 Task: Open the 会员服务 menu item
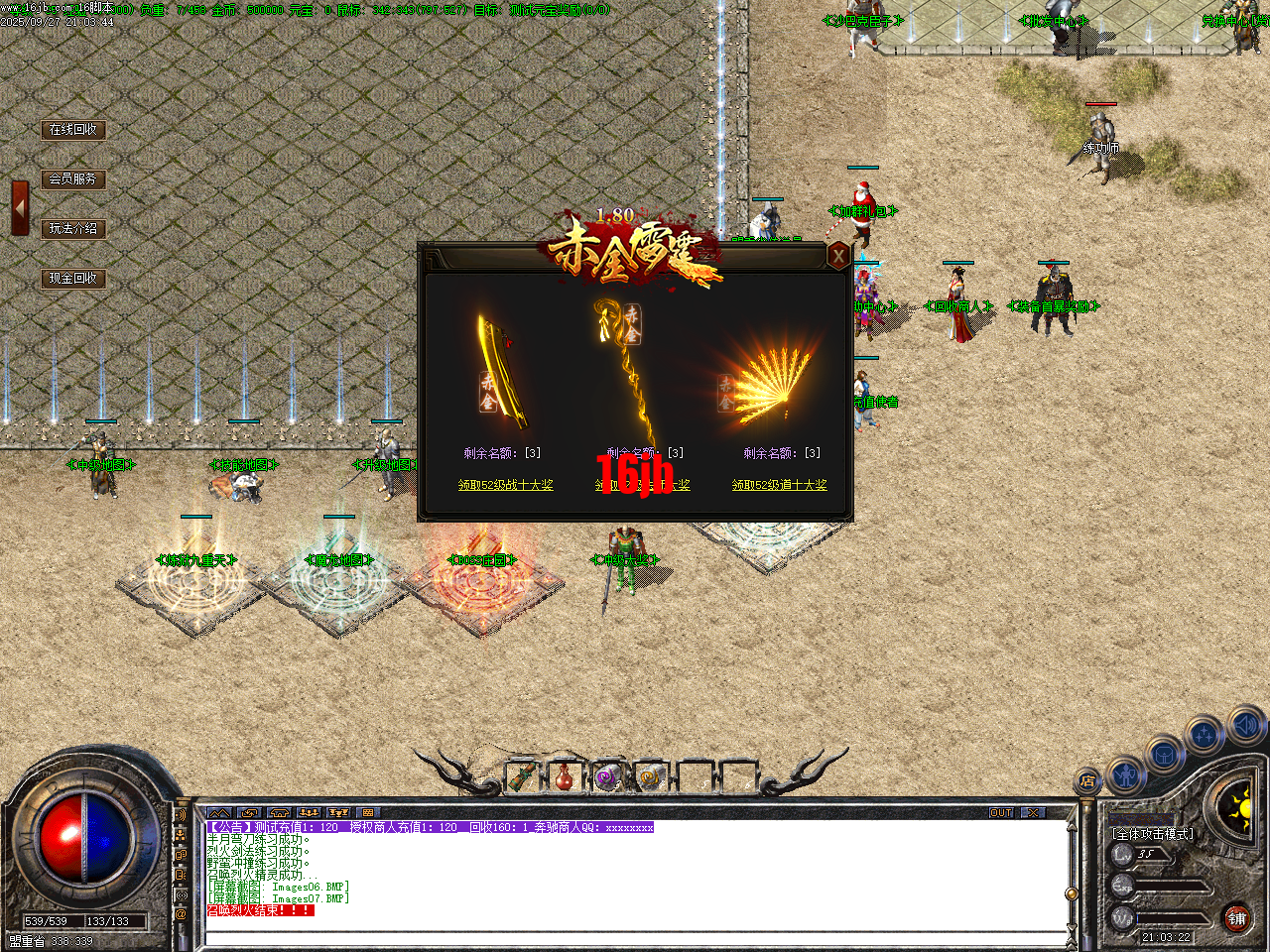[74, 179]
